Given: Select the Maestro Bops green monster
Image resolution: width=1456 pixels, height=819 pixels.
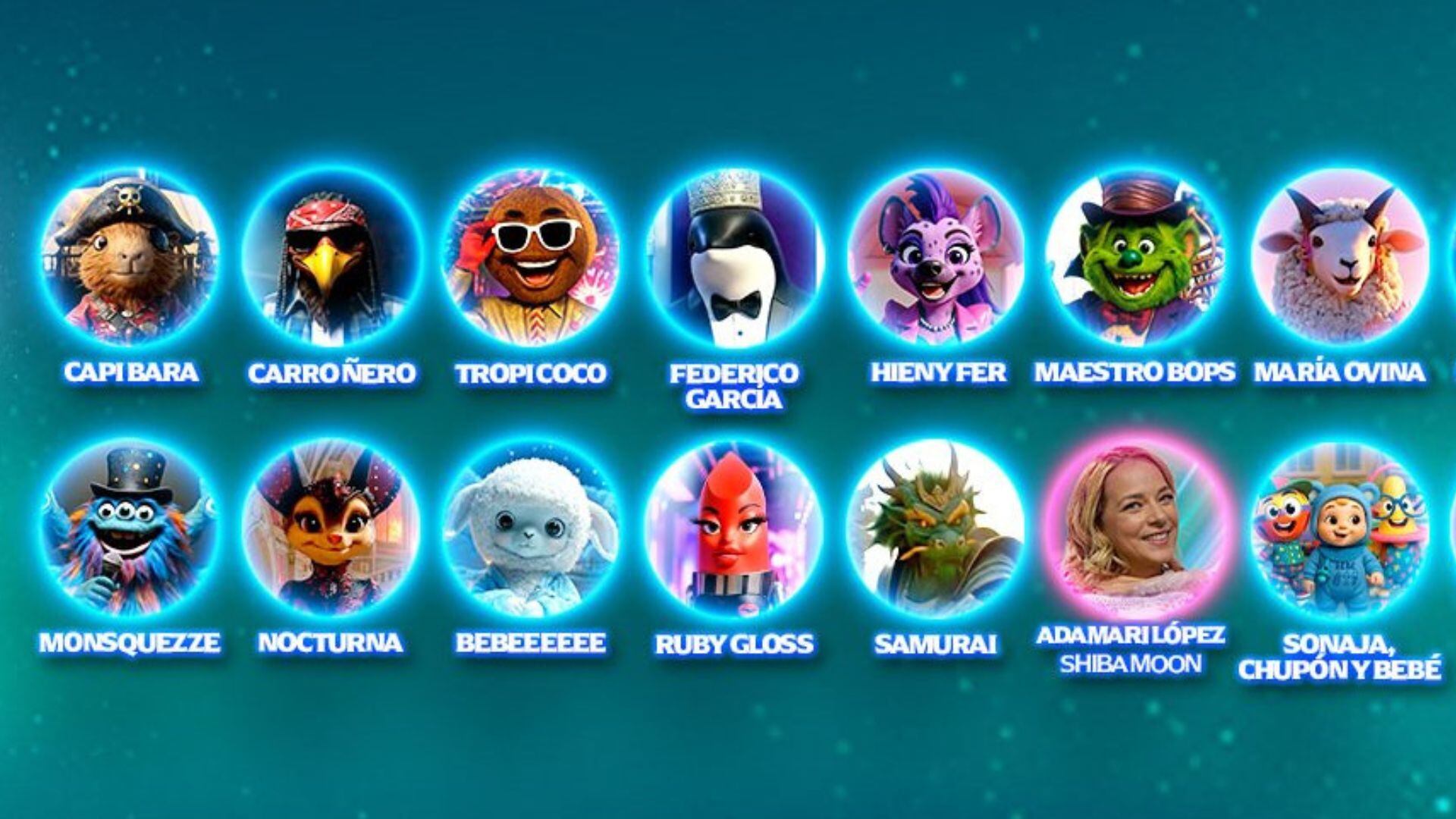Looking at the screenshot, I should [x=1135, y=259].
